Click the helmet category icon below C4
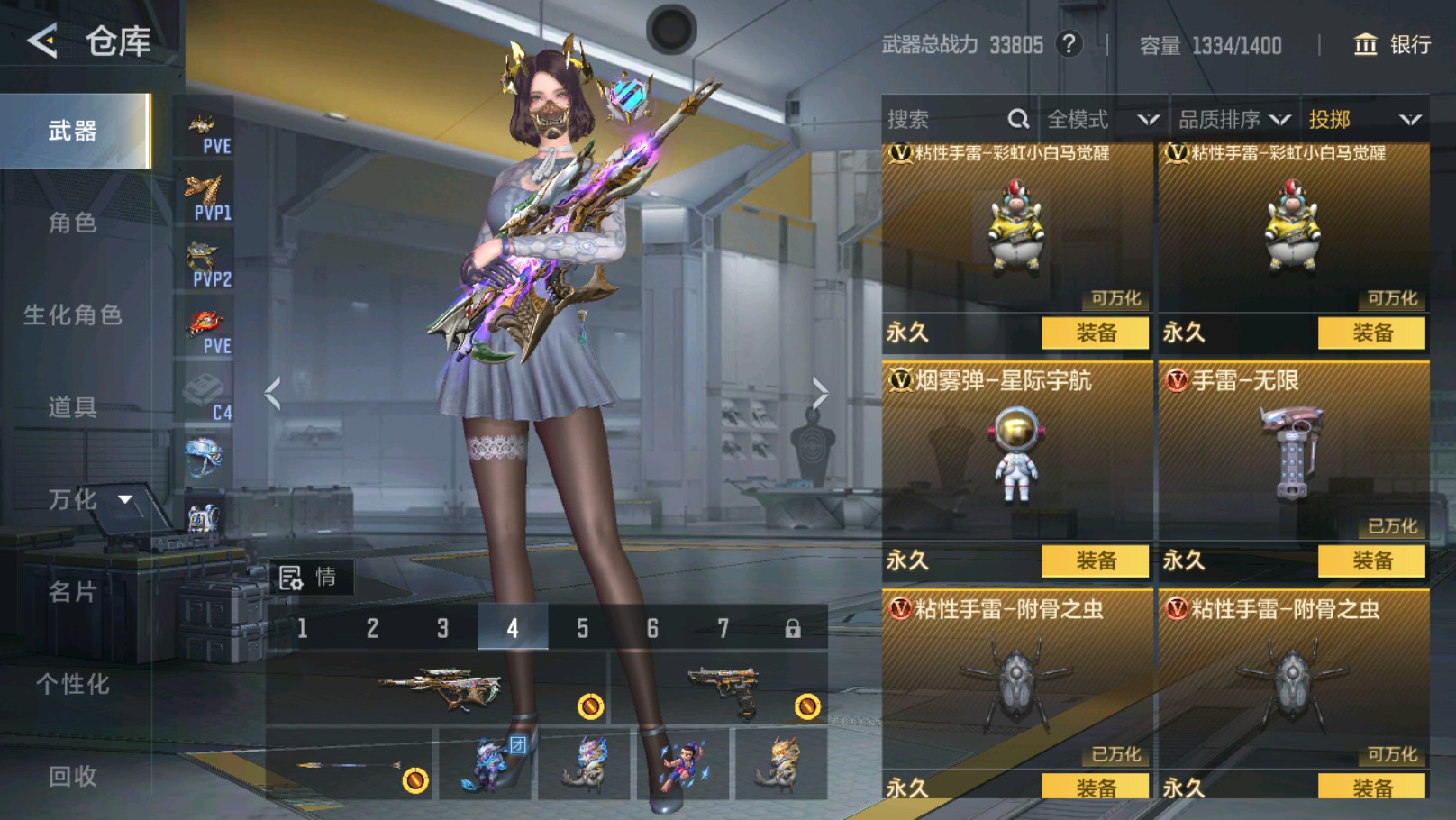Image resolution: width=1456 pixels, height=820 pixels. click(x=205, y=458)
